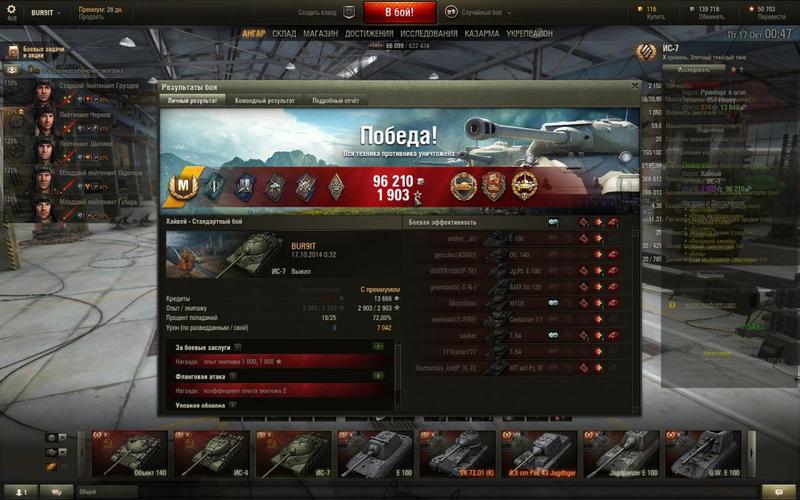Click the Исследовать button under ИС-7

[x=686, y=70]
